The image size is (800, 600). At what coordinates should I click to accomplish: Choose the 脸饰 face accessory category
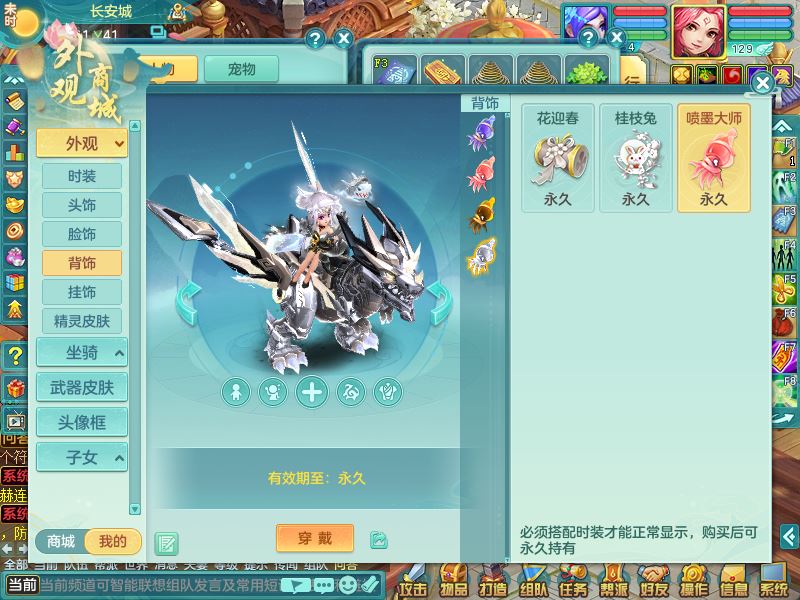pyautogui.click(x=82, y=234)
